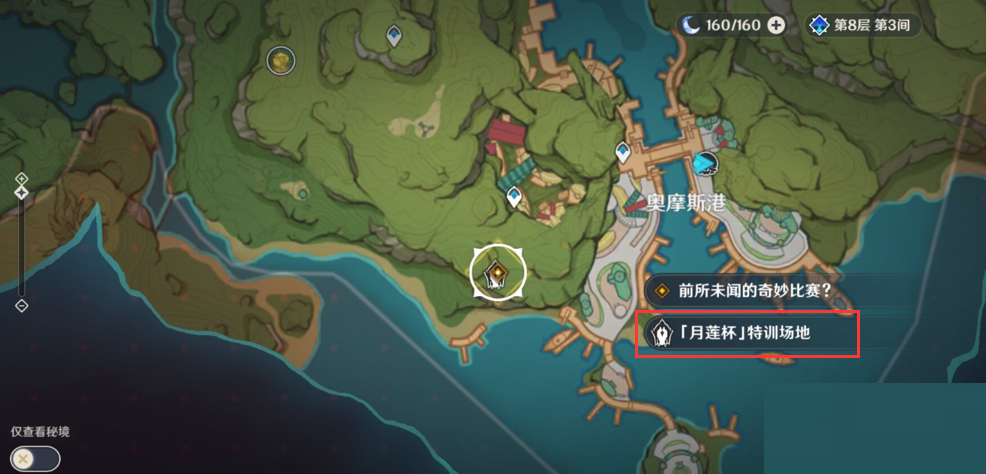Choose the「月莲杯」特训场地 entry
Screen dimensions: 986x474
coord(747,332)
